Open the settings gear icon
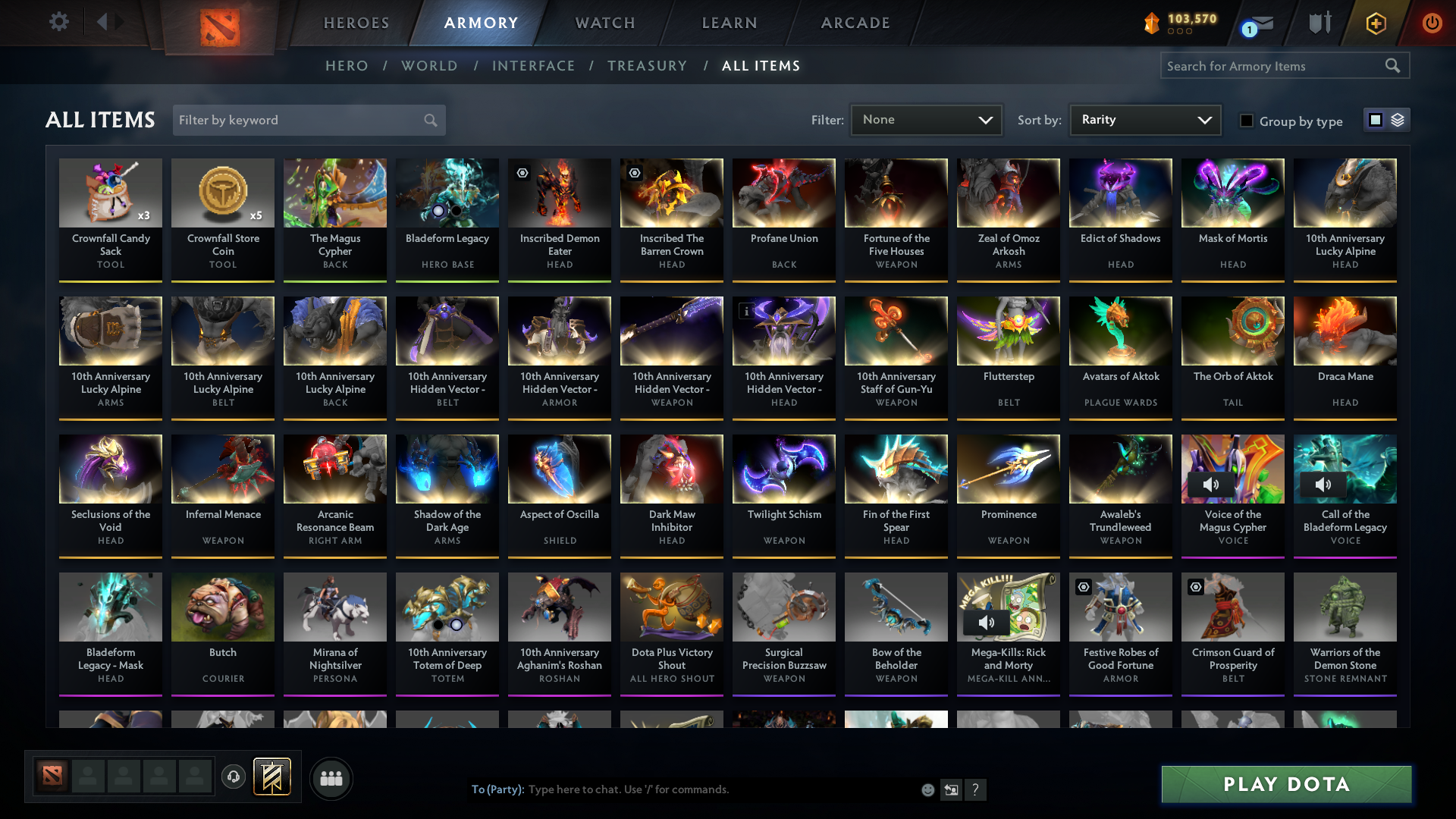This screenshot has height=819, width=1456. [58, 22]
